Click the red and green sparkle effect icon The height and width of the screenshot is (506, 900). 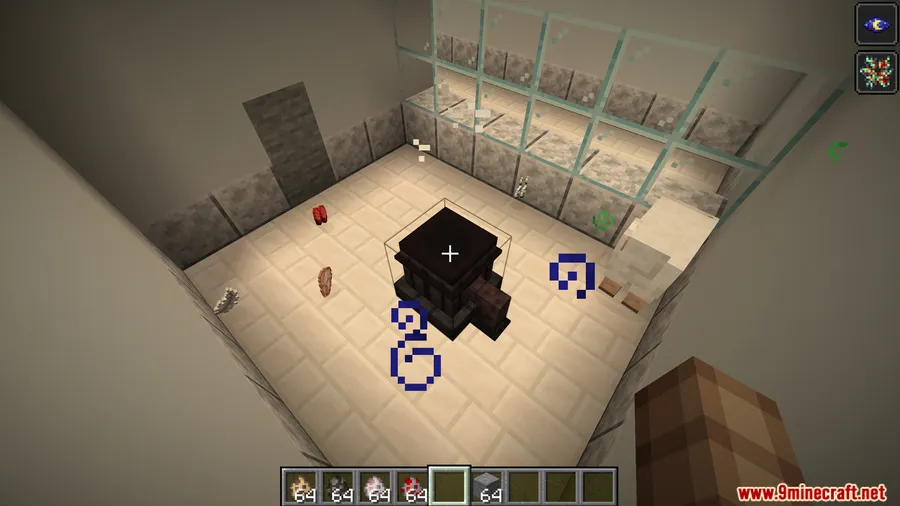(875, 72)
